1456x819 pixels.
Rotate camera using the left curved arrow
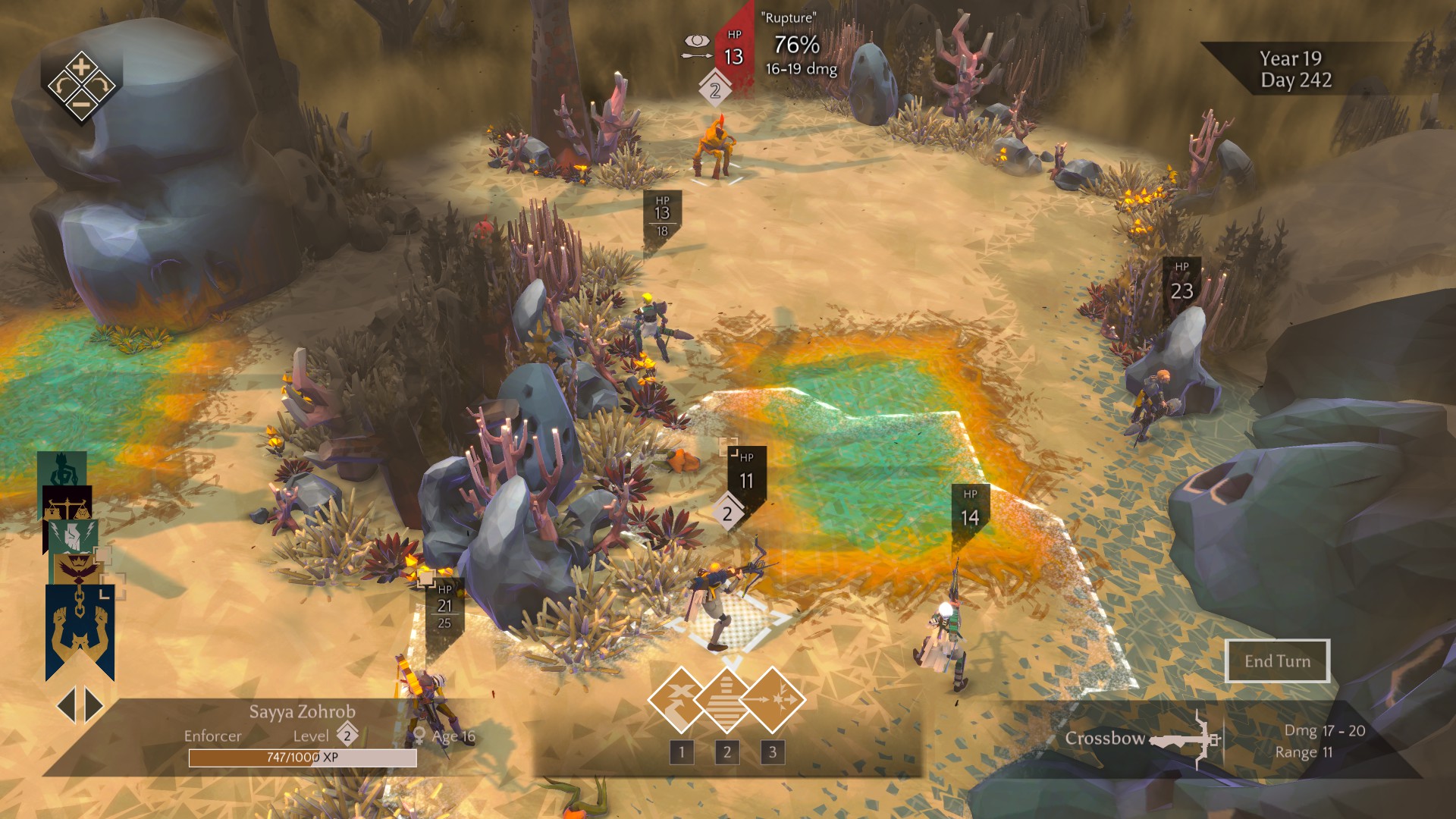click(x=62, y=86)
